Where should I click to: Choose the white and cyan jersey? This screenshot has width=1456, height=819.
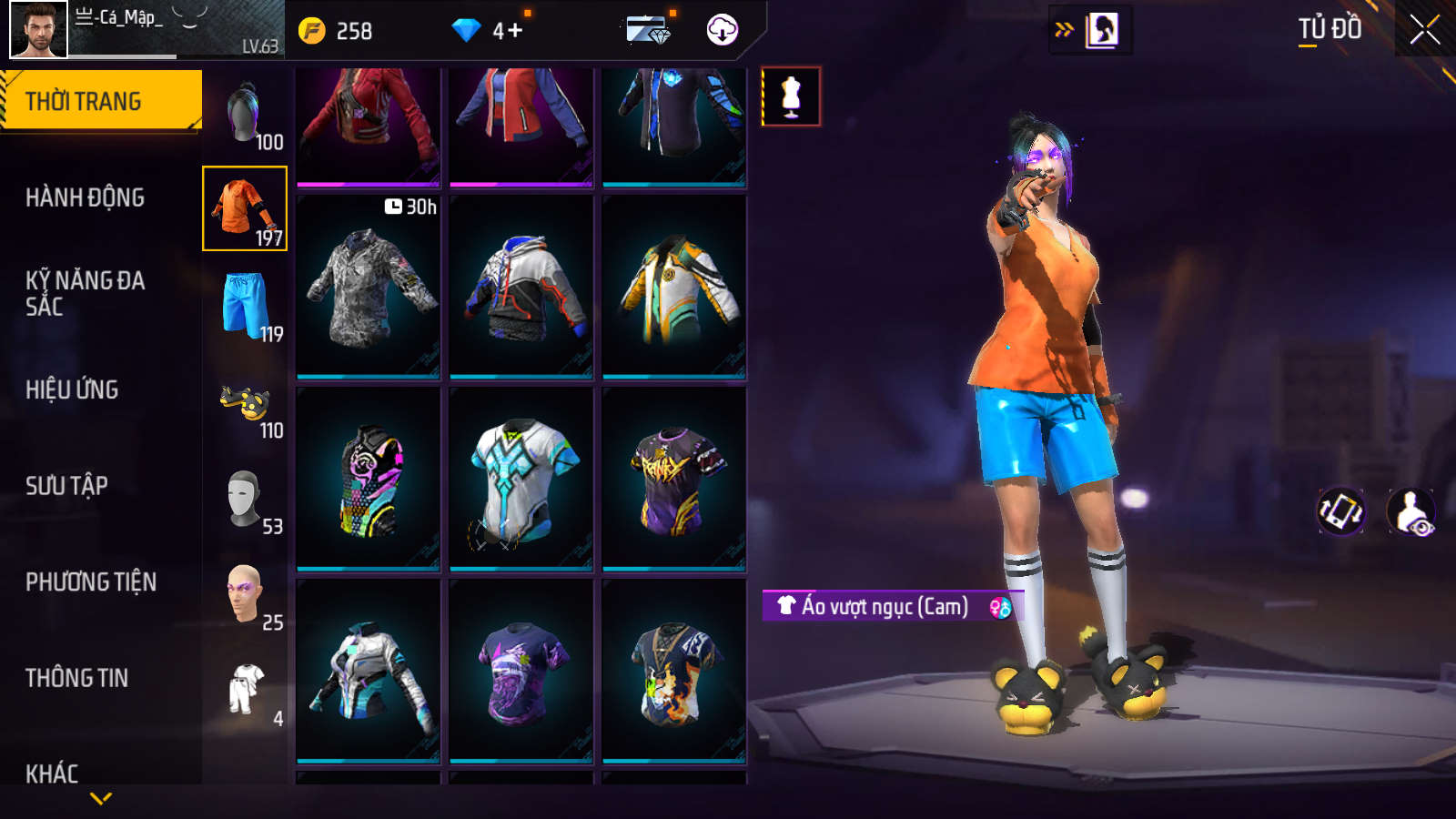coord(521,479)
